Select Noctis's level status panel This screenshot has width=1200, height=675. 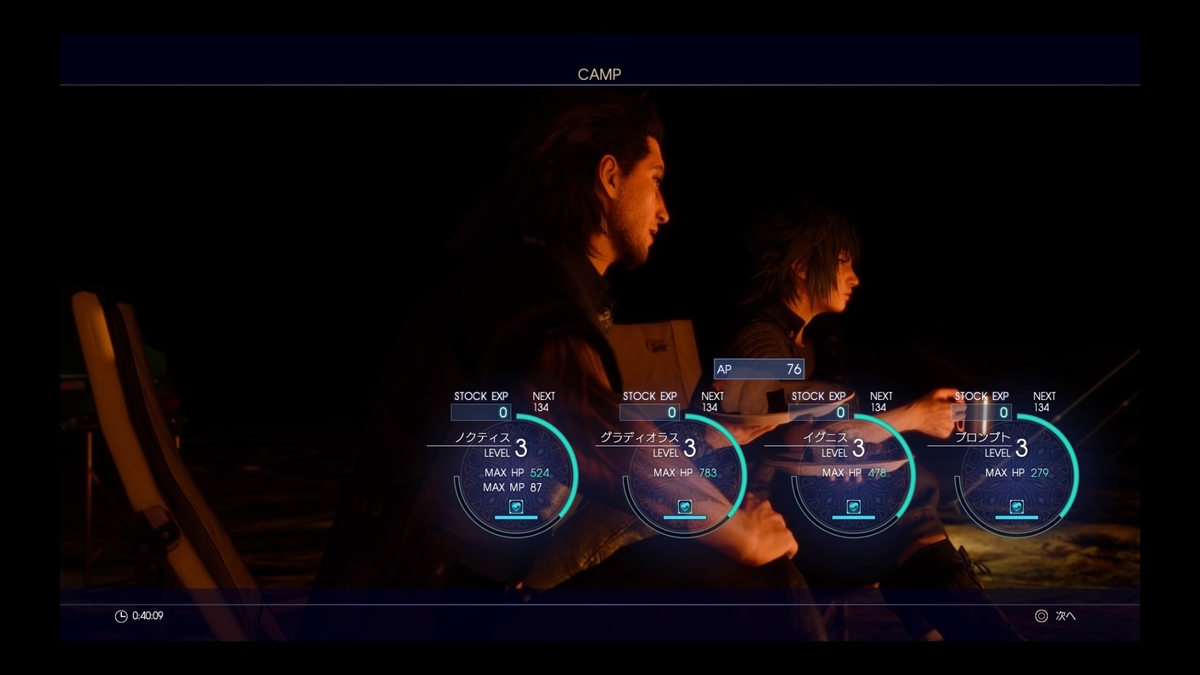(517, 472)
